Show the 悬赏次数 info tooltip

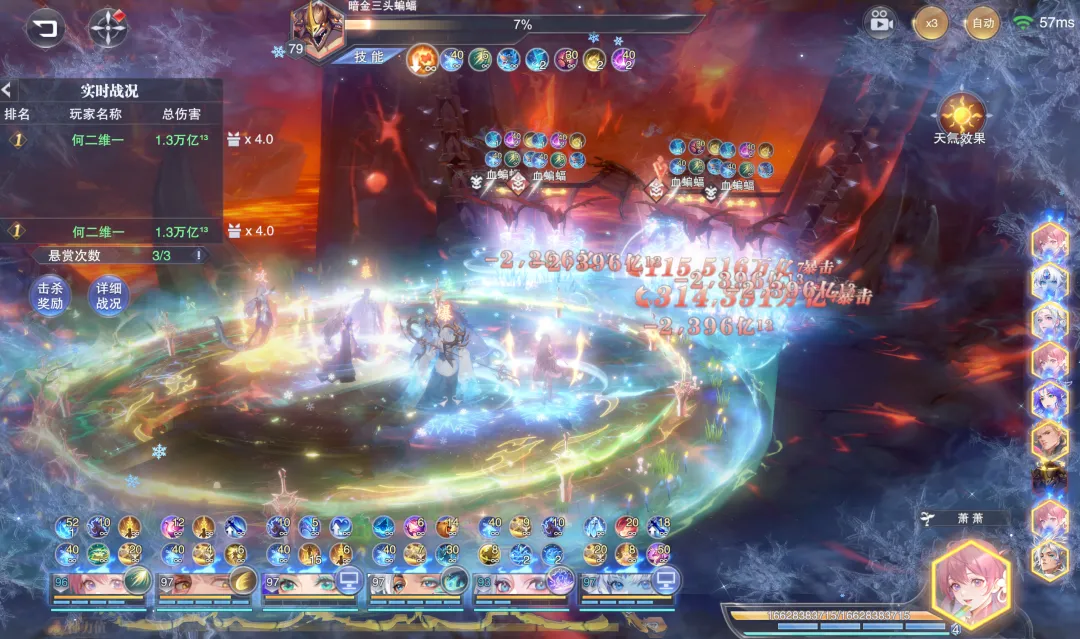pyautogui.click(x=198, y=255)
